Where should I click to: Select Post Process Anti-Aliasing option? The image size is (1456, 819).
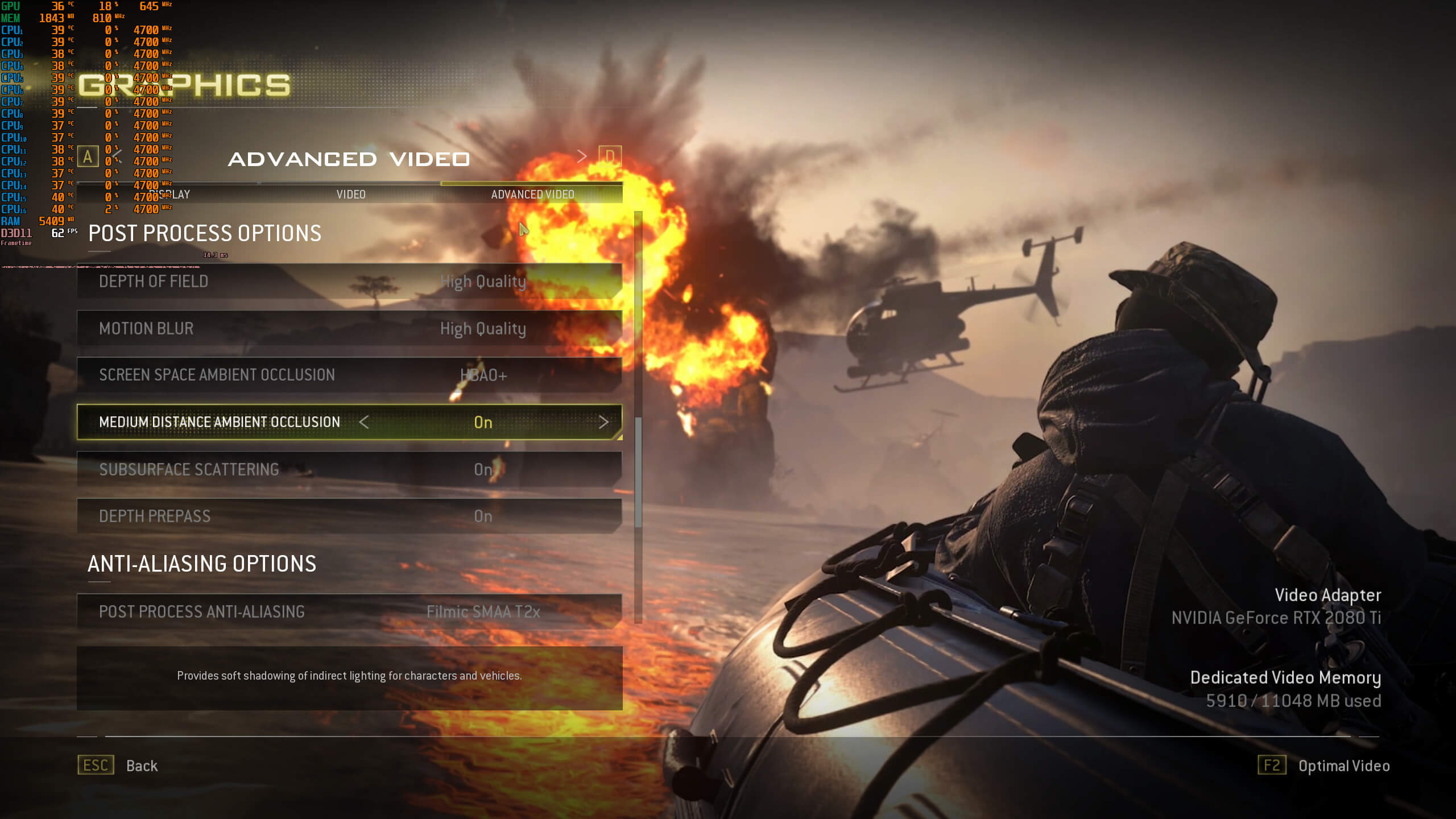[x=349, y=612]
